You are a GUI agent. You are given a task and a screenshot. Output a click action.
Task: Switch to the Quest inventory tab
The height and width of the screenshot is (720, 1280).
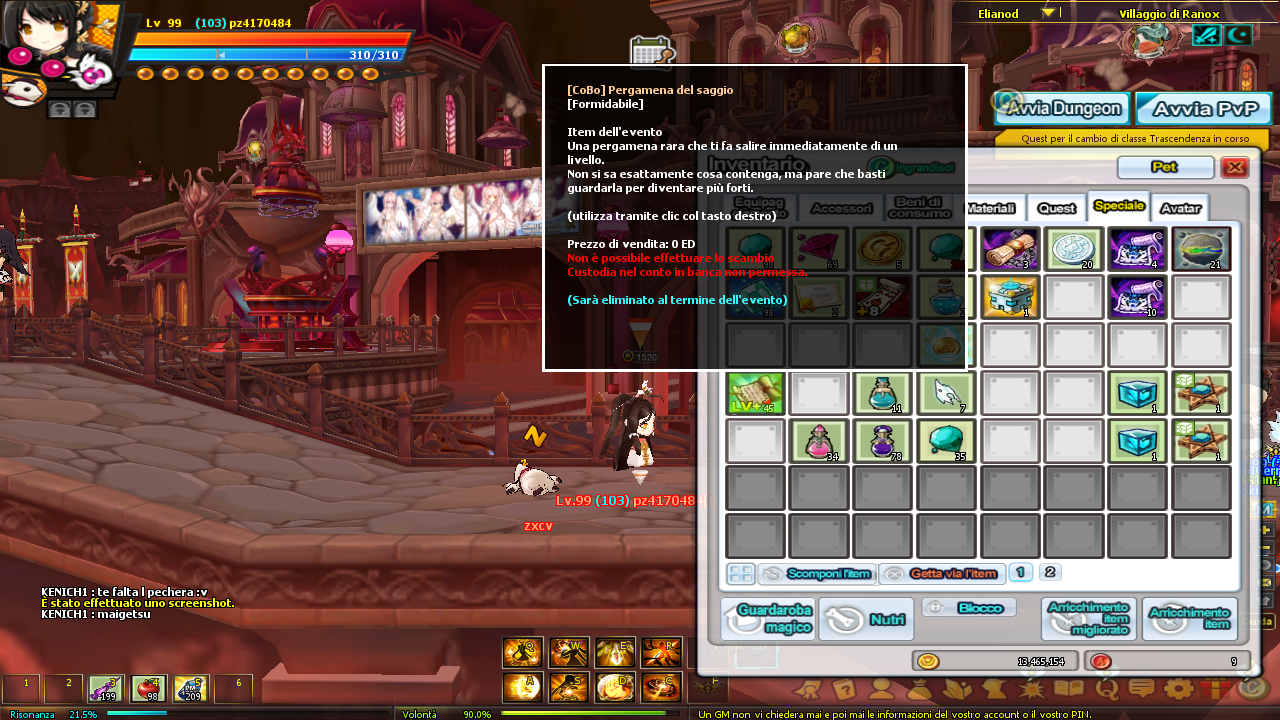pos(1056,208)
